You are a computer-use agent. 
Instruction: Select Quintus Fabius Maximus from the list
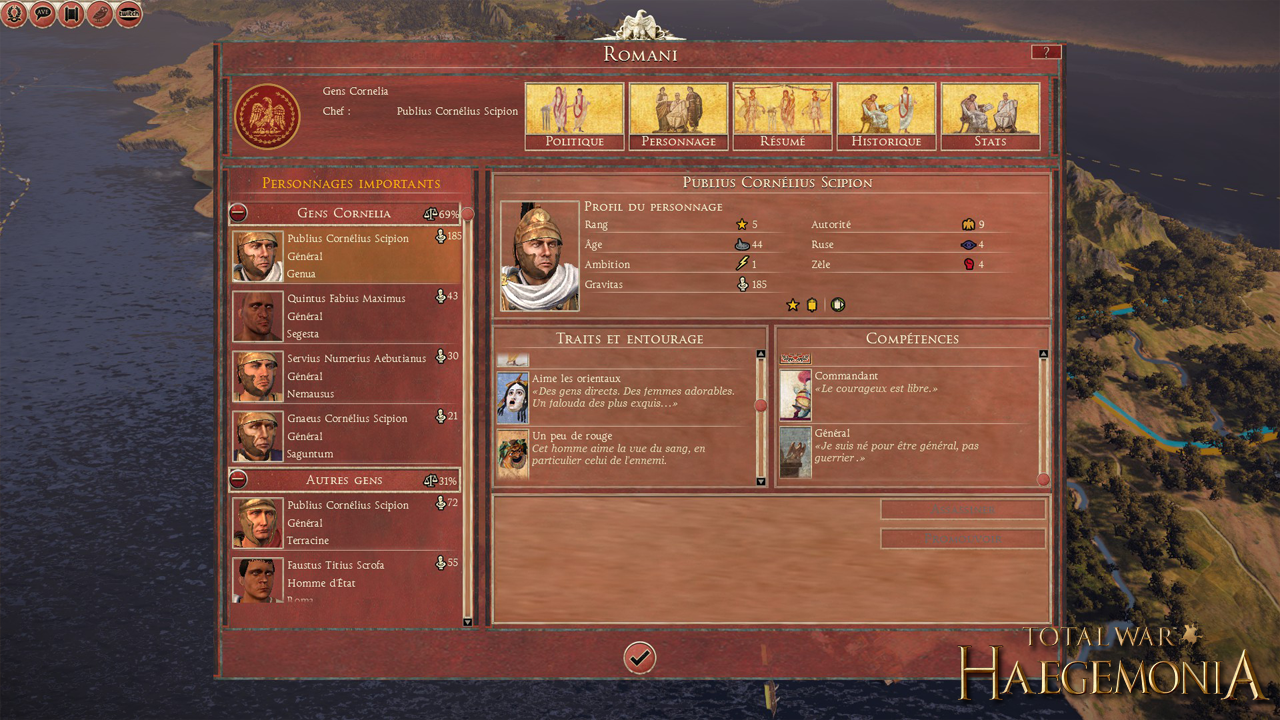(x=345, y=316)
